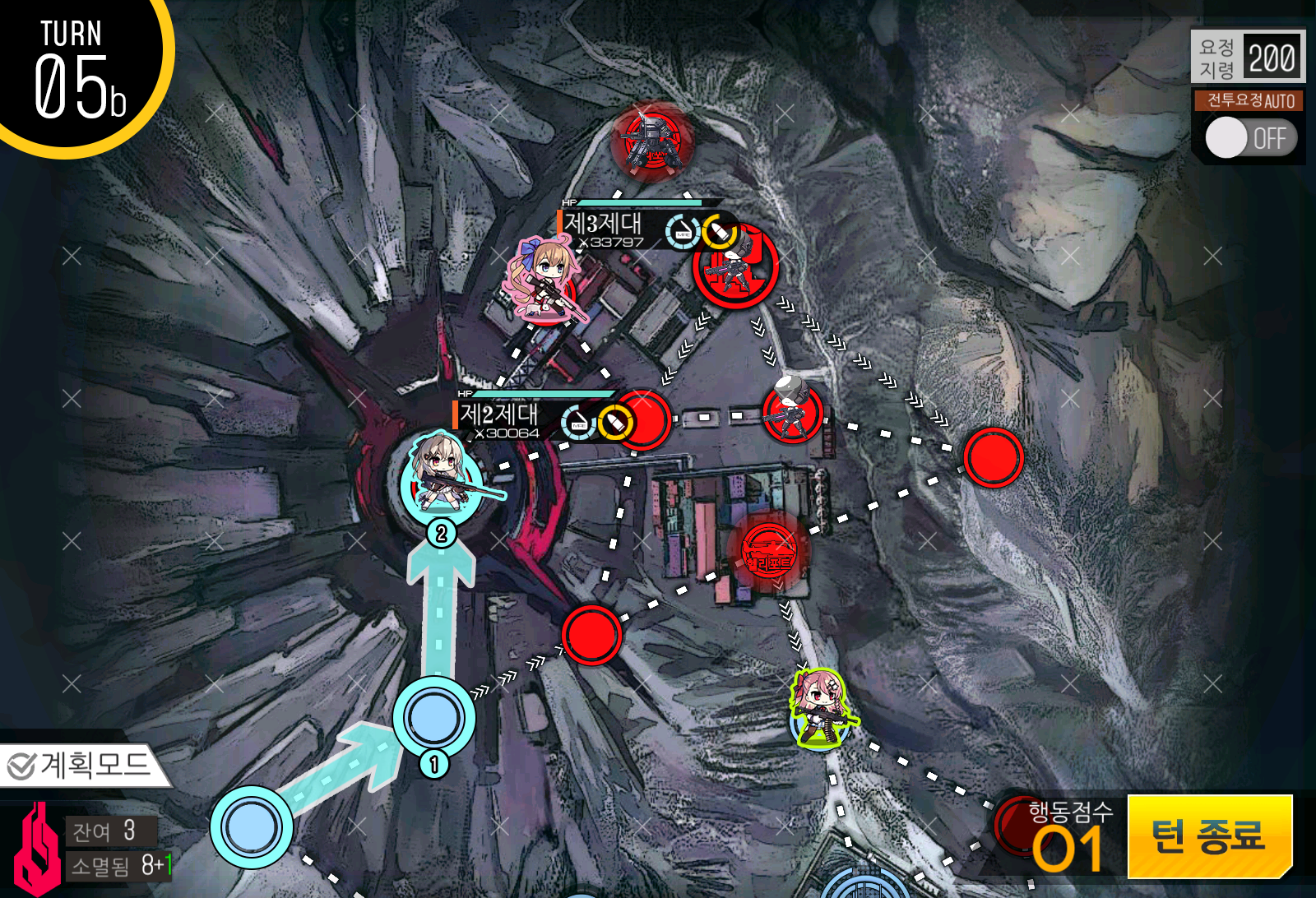Click waypoint marker number 2 on the path
This screenshot has width=1316, height=898.
(441, 533)
